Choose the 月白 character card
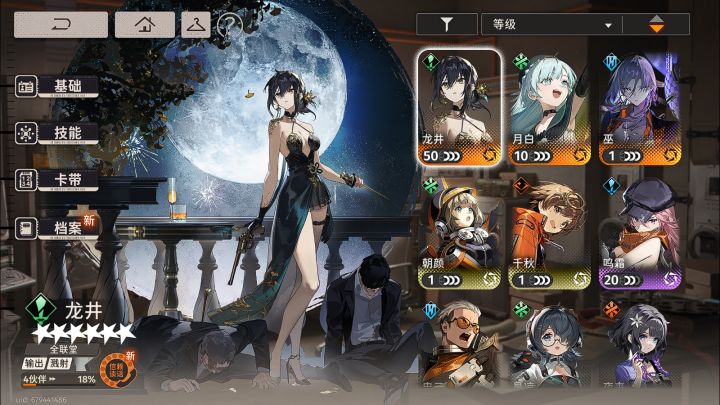 tap(549, 107)
